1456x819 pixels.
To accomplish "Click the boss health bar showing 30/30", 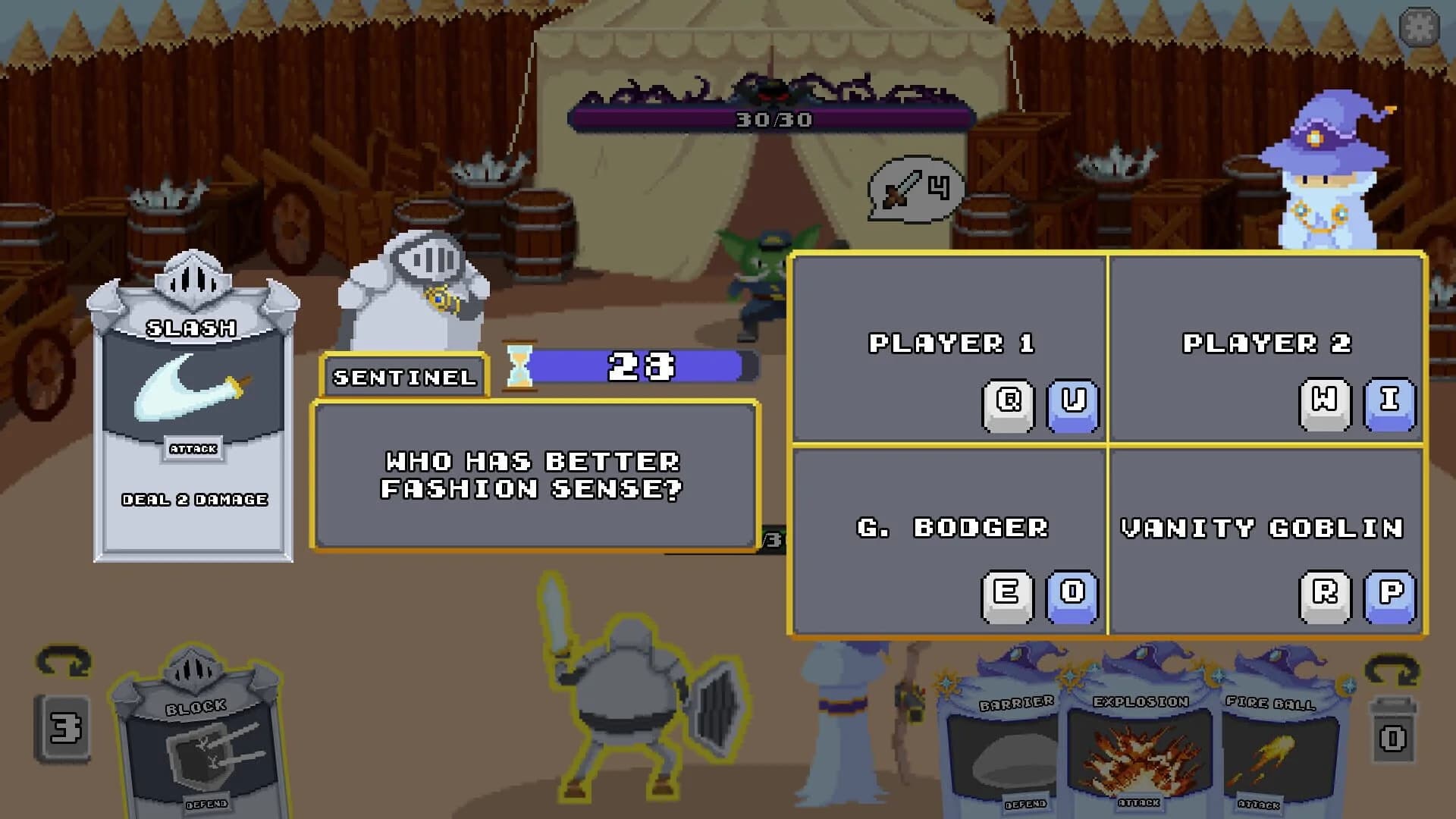I will [x=772, y=118].
